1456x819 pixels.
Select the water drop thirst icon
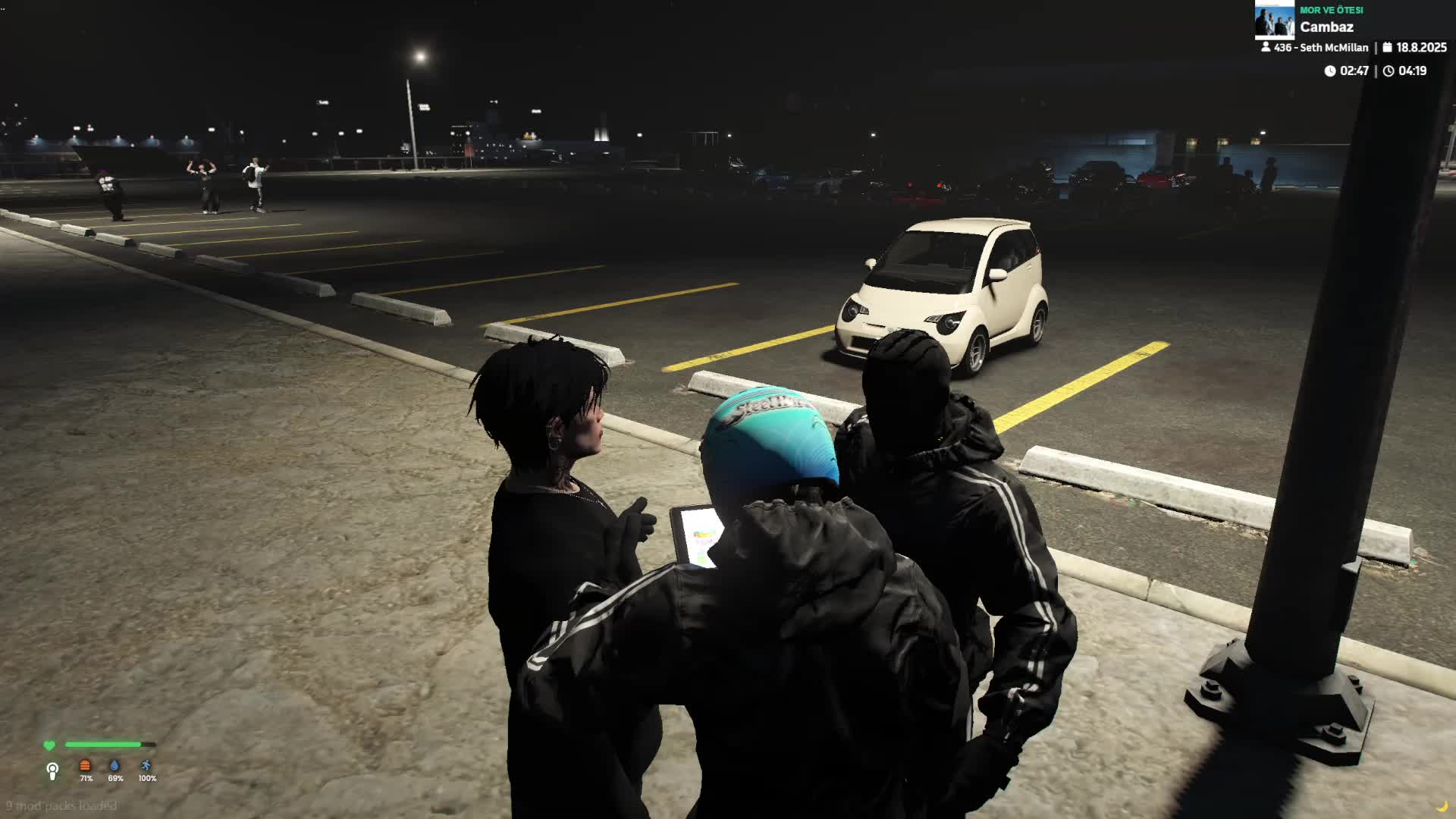[115, 766]
